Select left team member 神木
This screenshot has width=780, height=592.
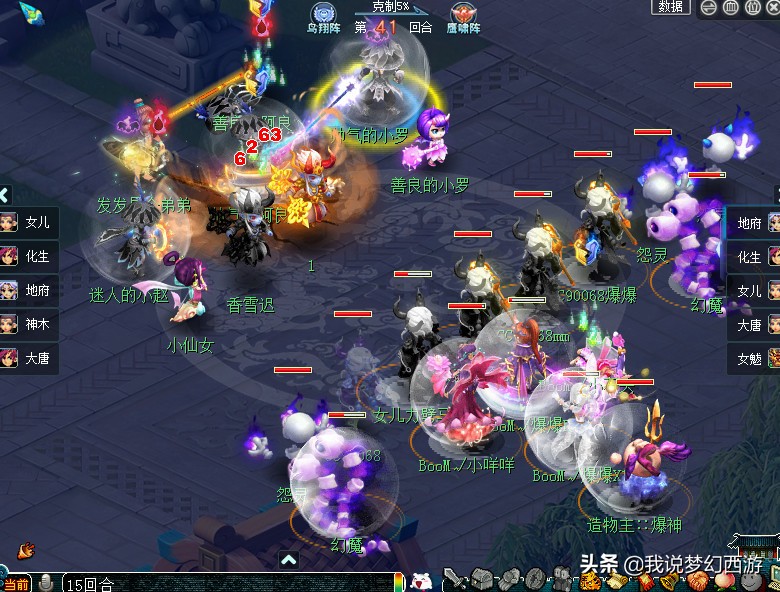point(28,324)
